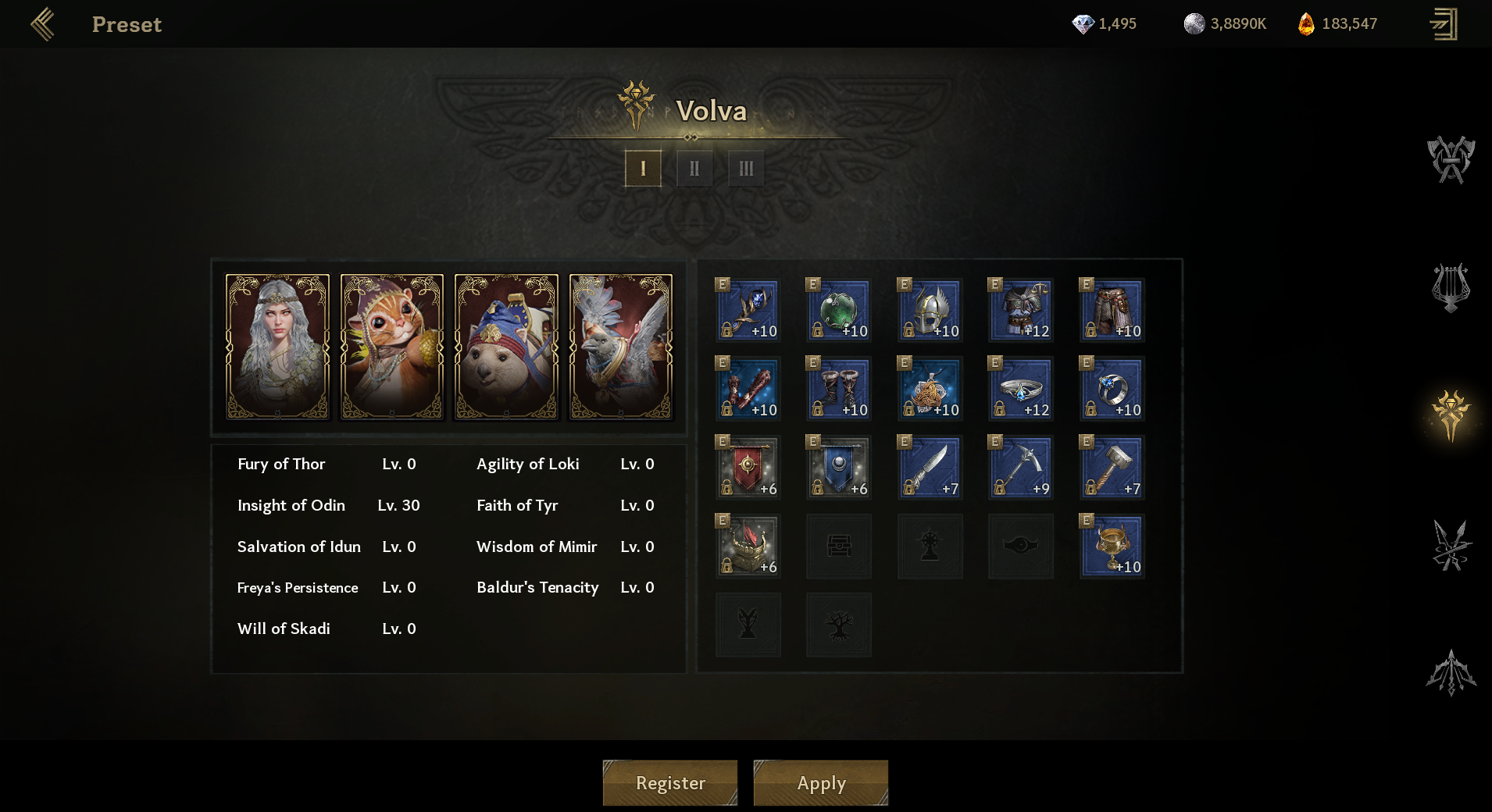Viewport: 1492px width, 812px height.
Task: Open the side menu at top right
Action: (x=1444, y=24)
